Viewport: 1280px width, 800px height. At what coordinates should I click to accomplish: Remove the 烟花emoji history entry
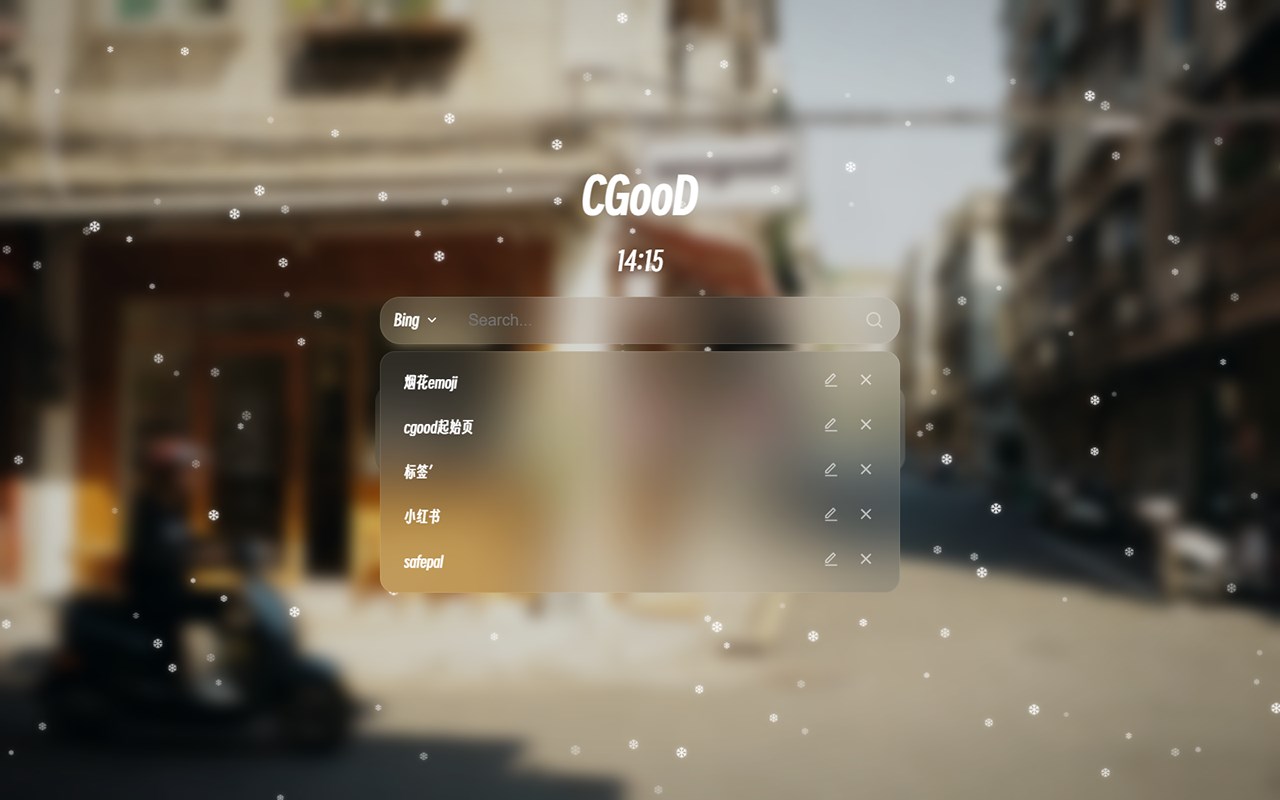pyautogui.click(x=865, y=380)
